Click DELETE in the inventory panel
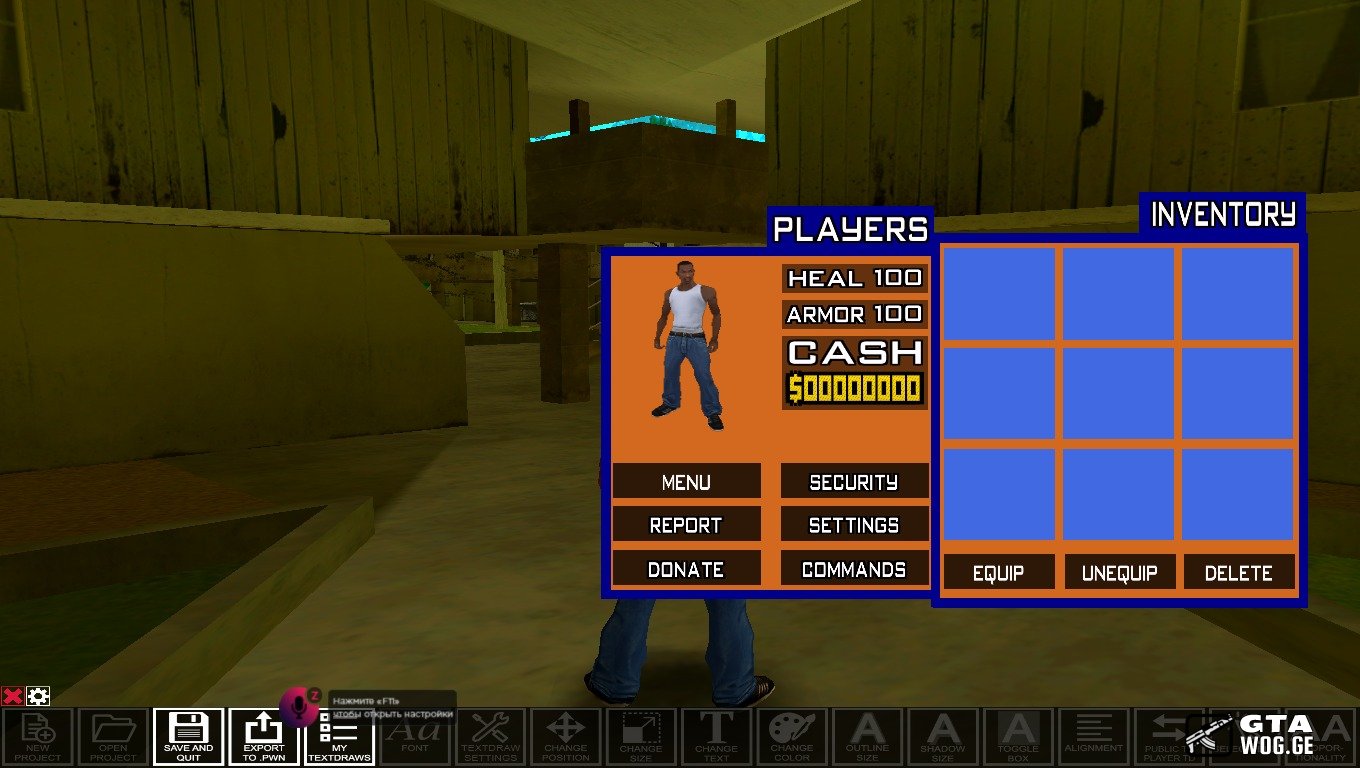 [1239, 573]
